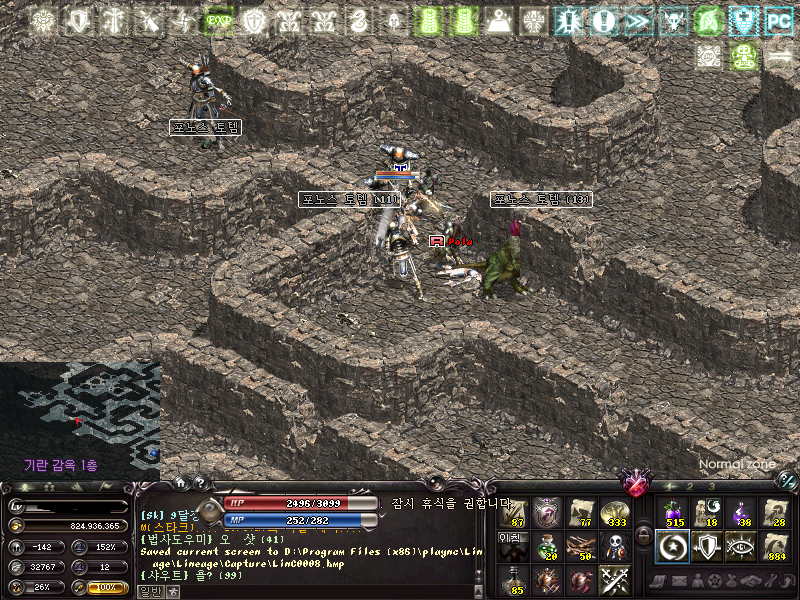Open help with the question mark button
This screenshot has height=600, width=800.
click(200, 483)
